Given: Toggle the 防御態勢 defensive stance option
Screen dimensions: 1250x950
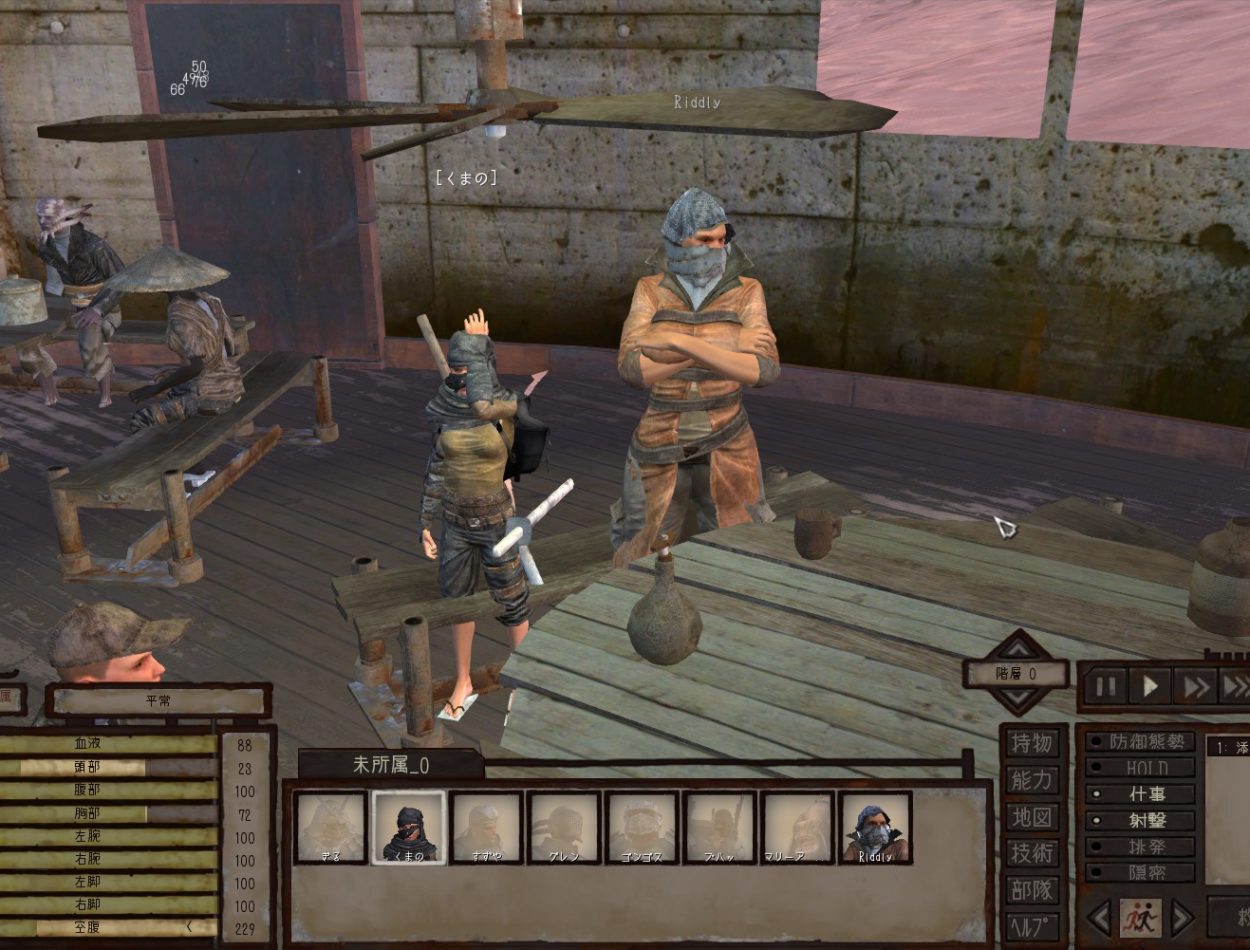Looking at the screenshot, I should coord(1141,742).
